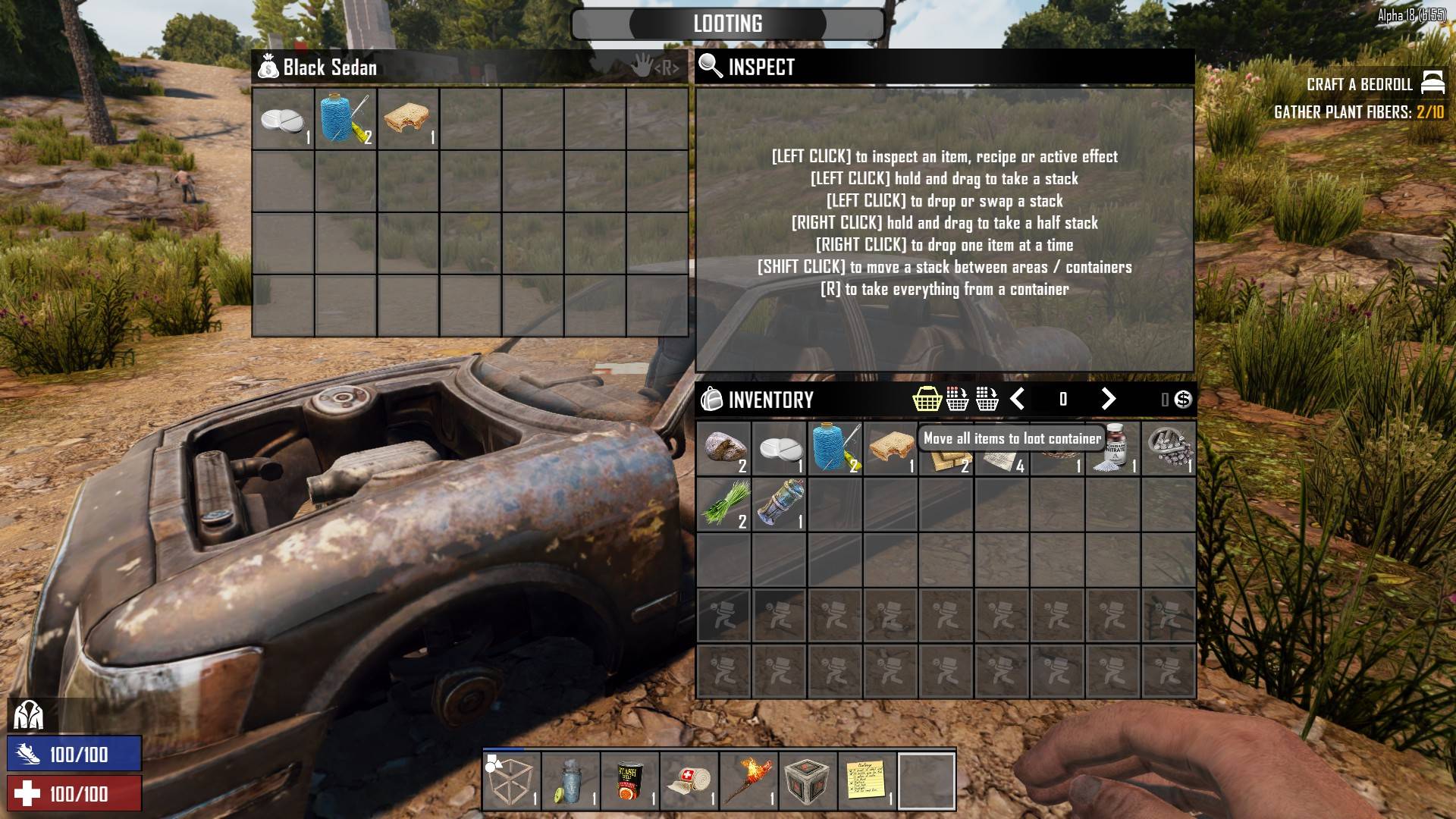Image resolution: width=1456 pixels, height=819 pixels.
Task: Select the potassium nitrate bottle in inventory
Action: 1113,448
